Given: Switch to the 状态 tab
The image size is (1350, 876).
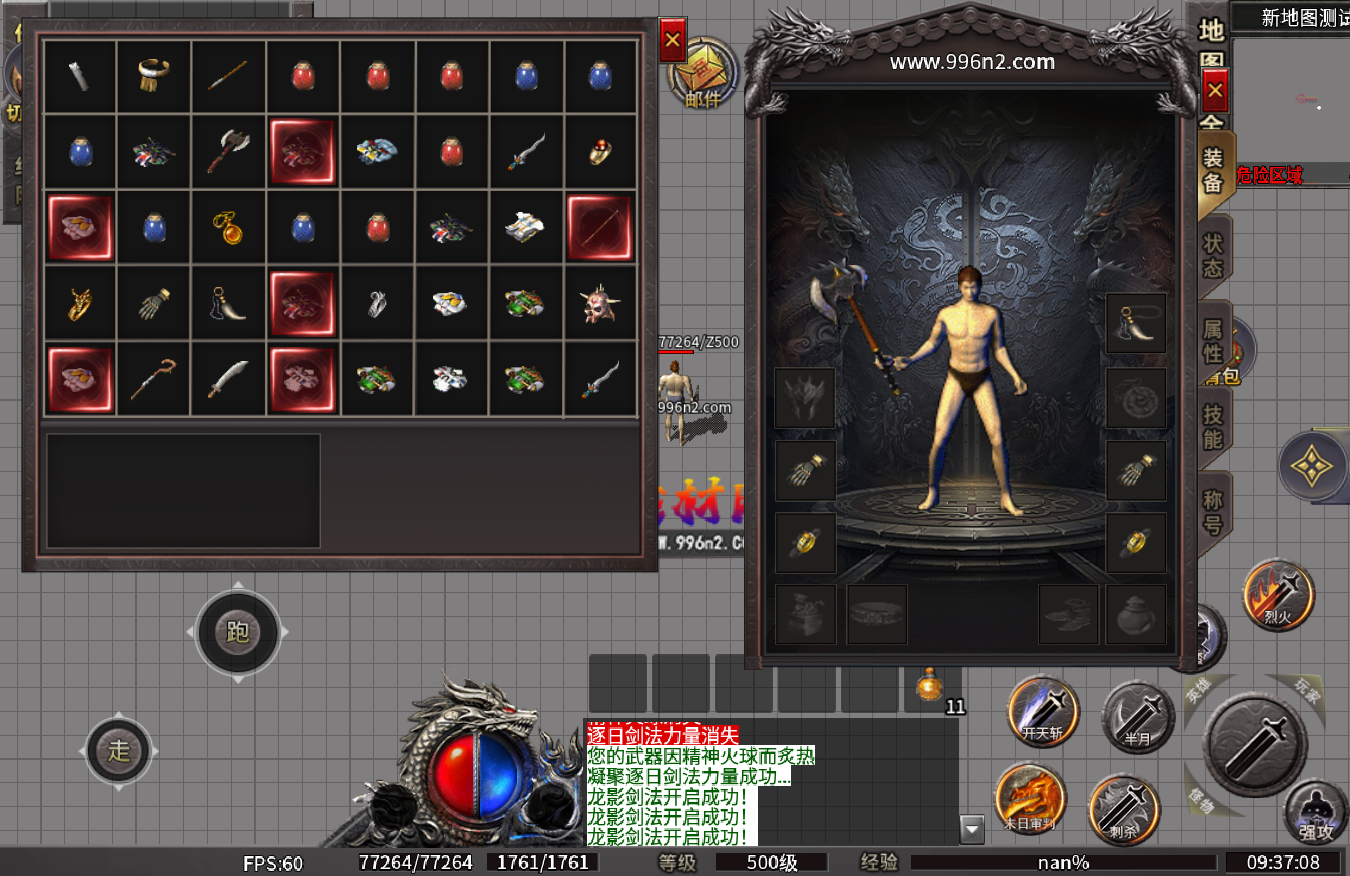Looking at the screenshot, I should [x=1213, y=256].
